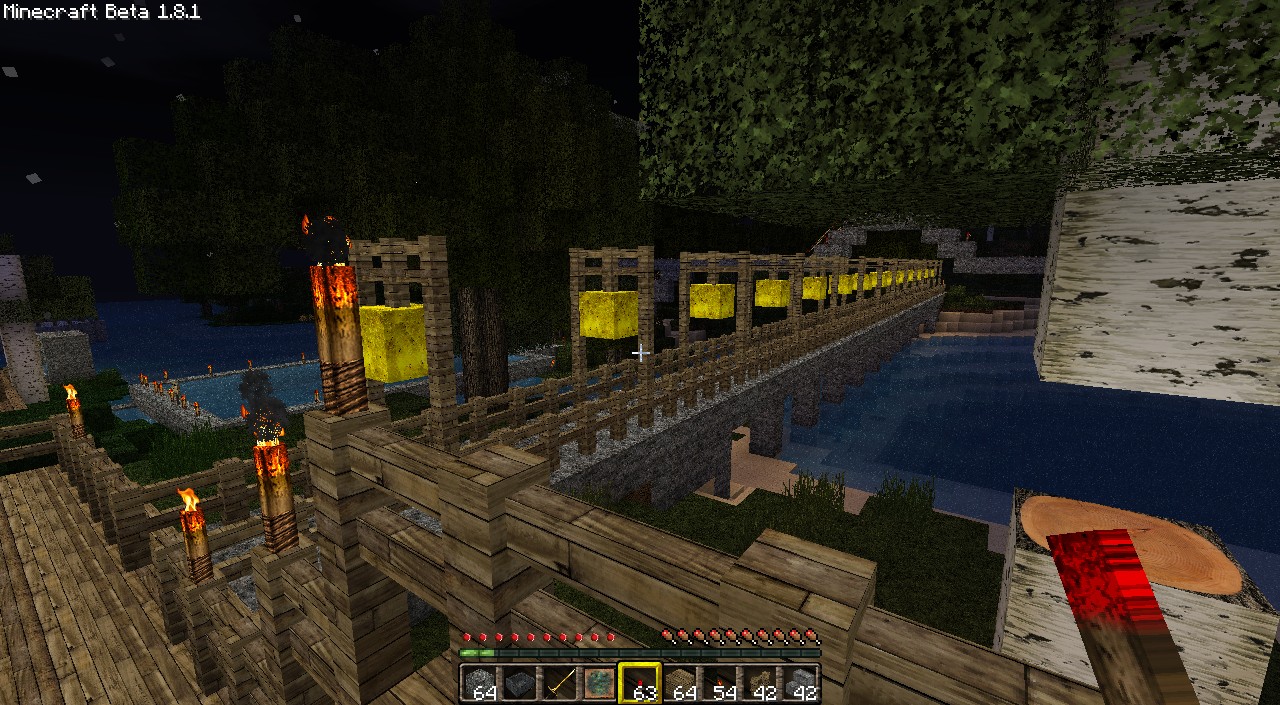Pick the map item in the hotbar
The width and height of the screenshot is (1280, 705).
[x=599, y=683]
